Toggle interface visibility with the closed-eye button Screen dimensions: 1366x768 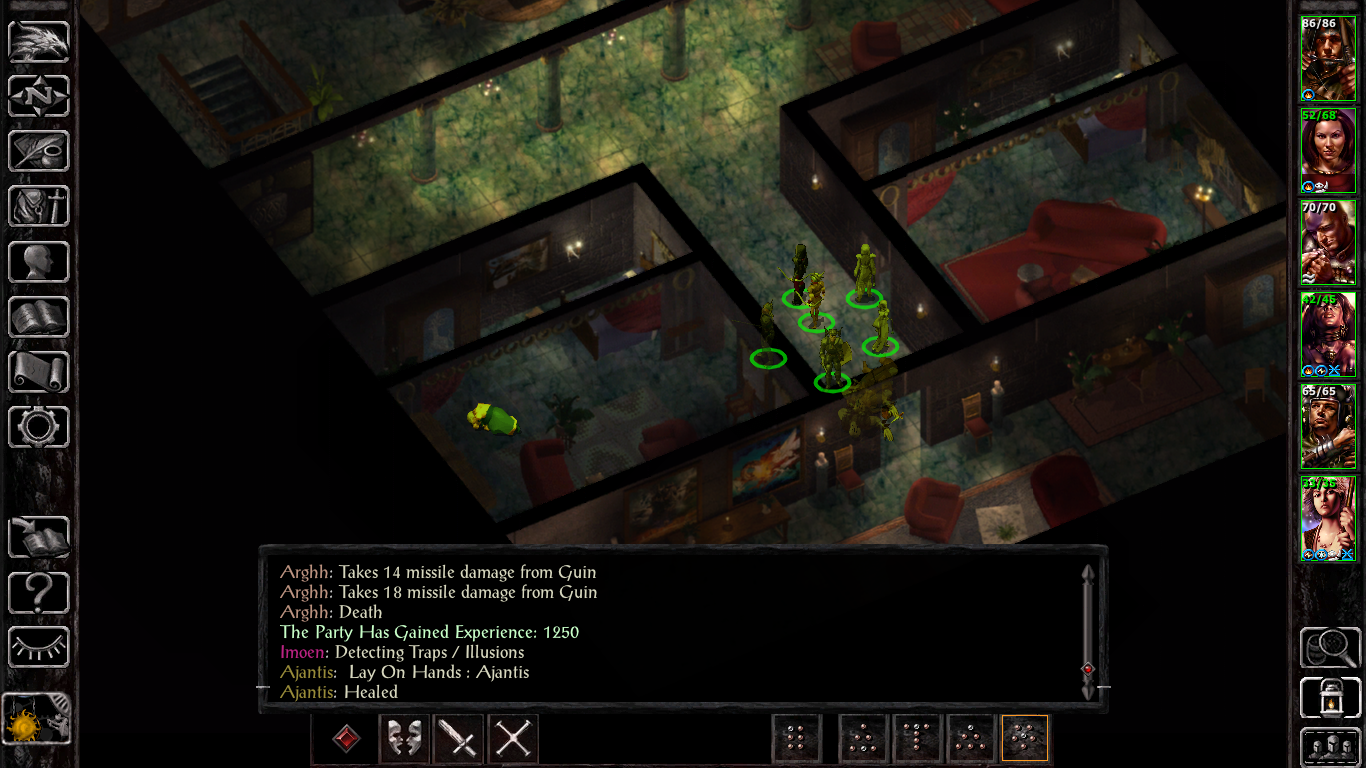(39, 647)
